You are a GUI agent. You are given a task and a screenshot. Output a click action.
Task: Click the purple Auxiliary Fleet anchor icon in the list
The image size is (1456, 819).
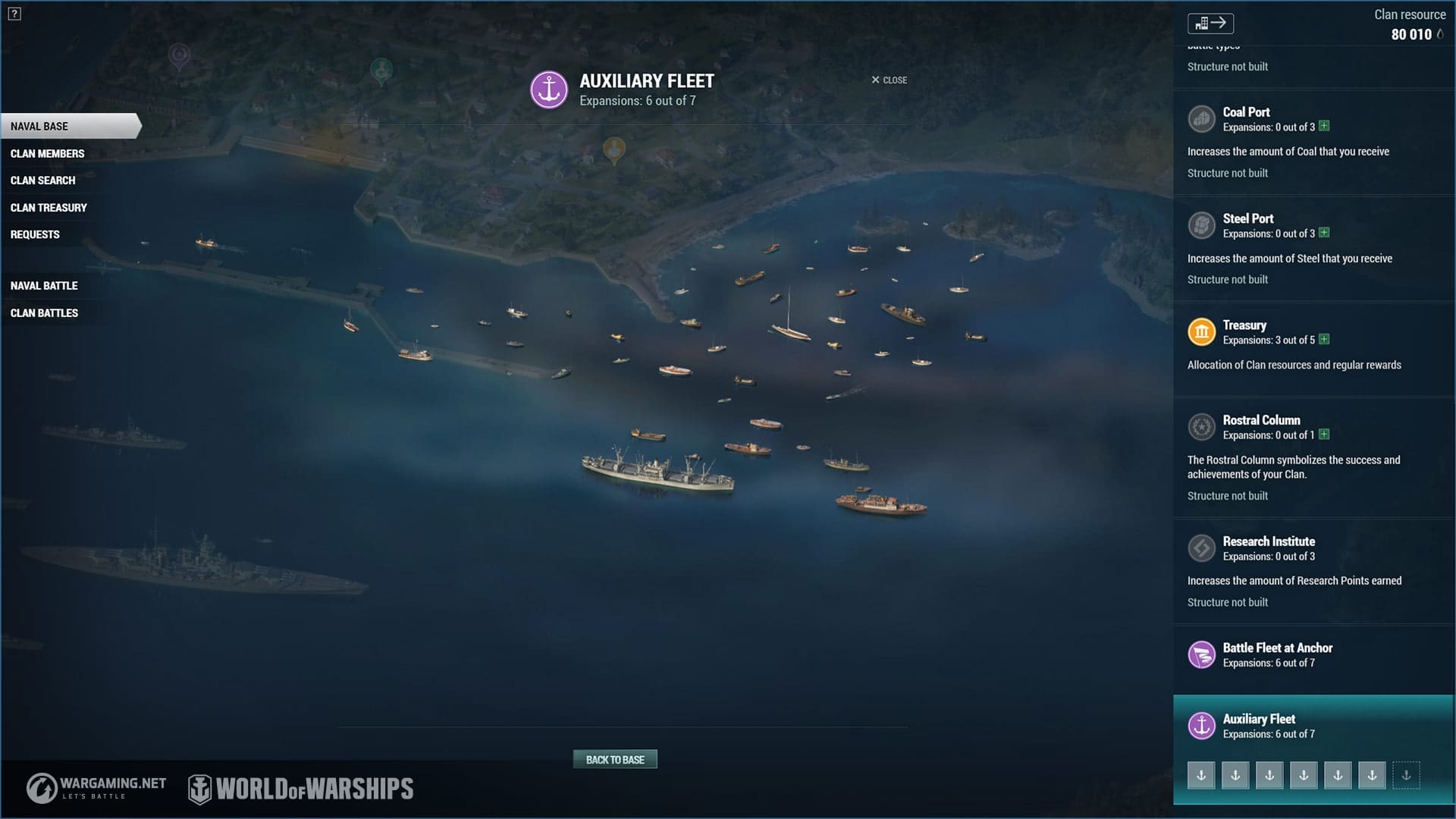click(x=1201, y=726)
